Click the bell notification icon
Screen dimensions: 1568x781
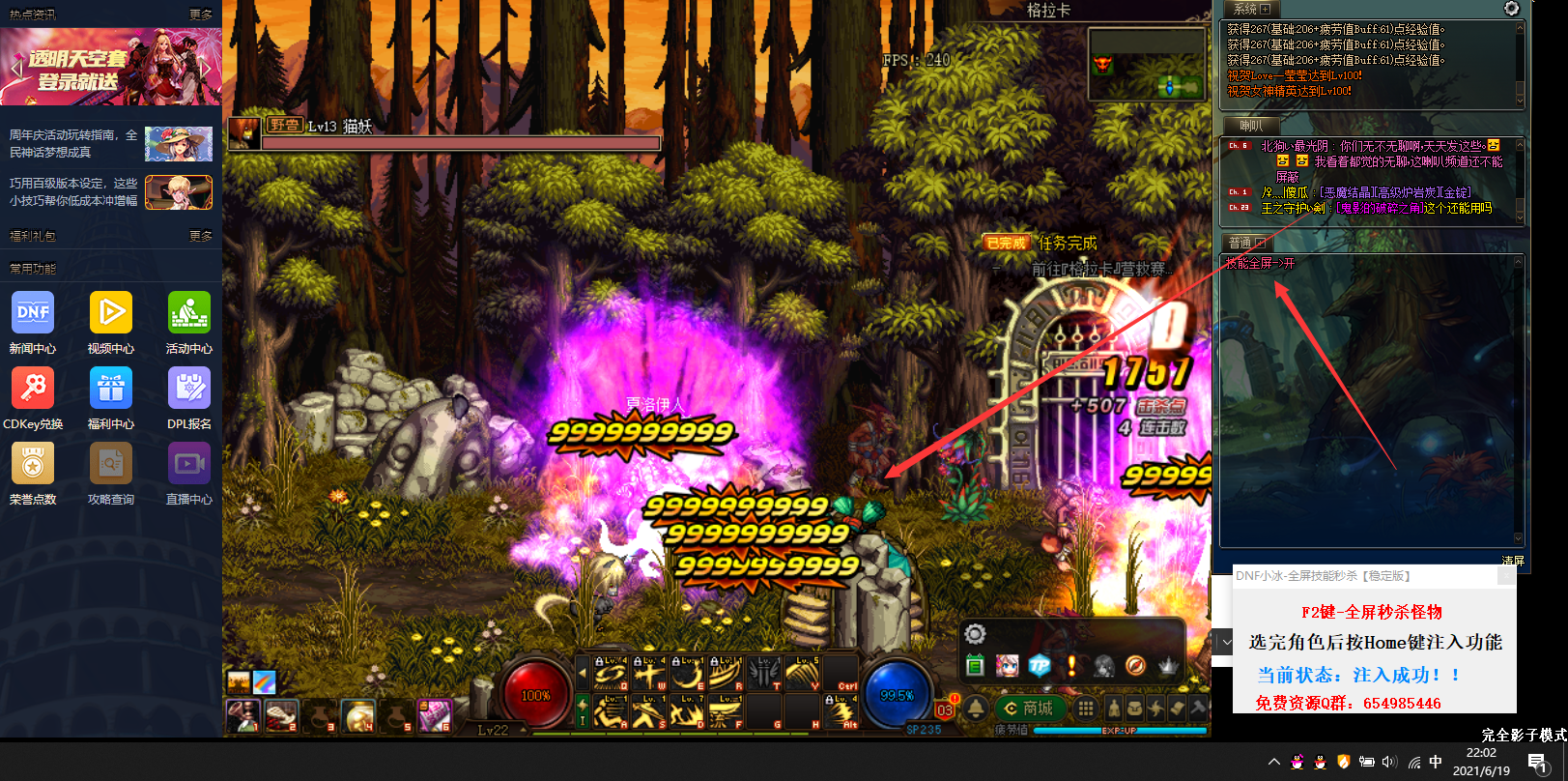[976, 709]
